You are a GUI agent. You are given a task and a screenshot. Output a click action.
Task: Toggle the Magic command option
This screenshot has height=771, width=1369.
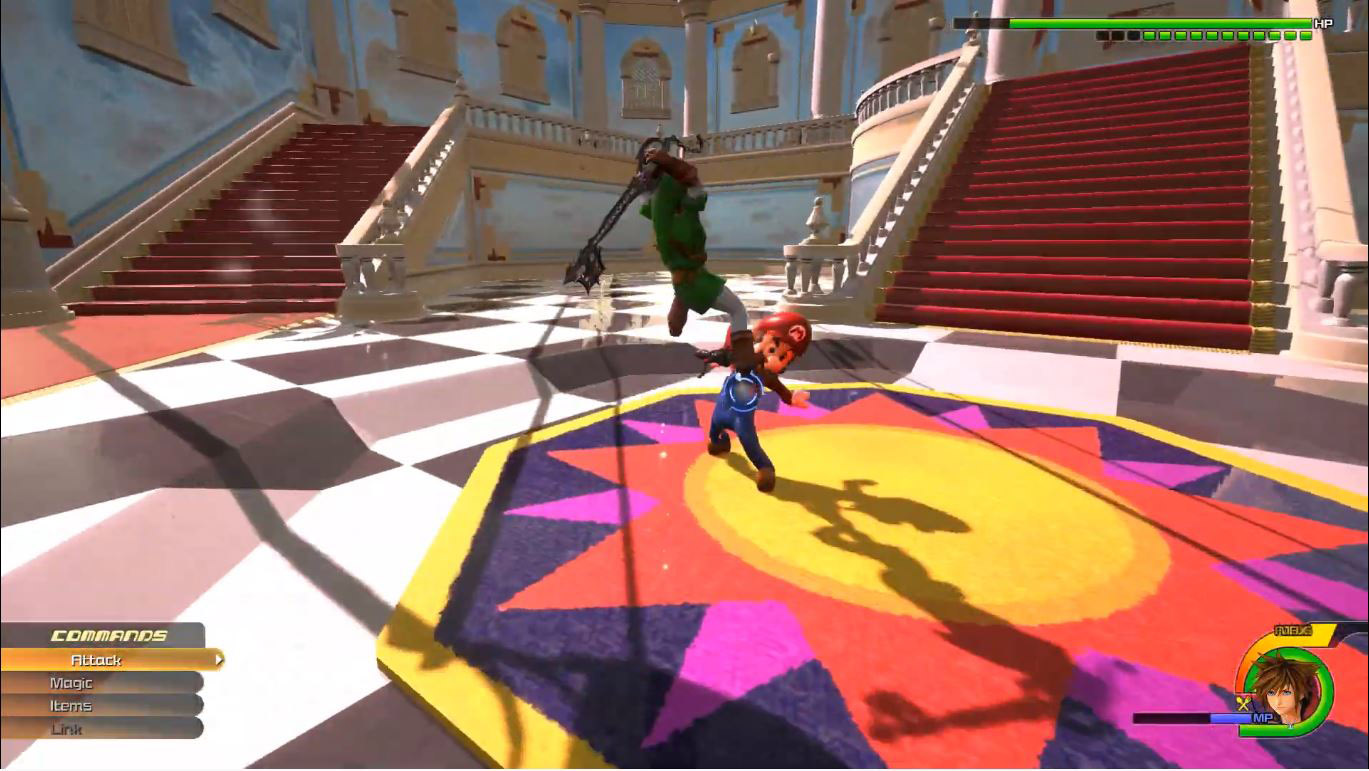(x=70, y=683)
